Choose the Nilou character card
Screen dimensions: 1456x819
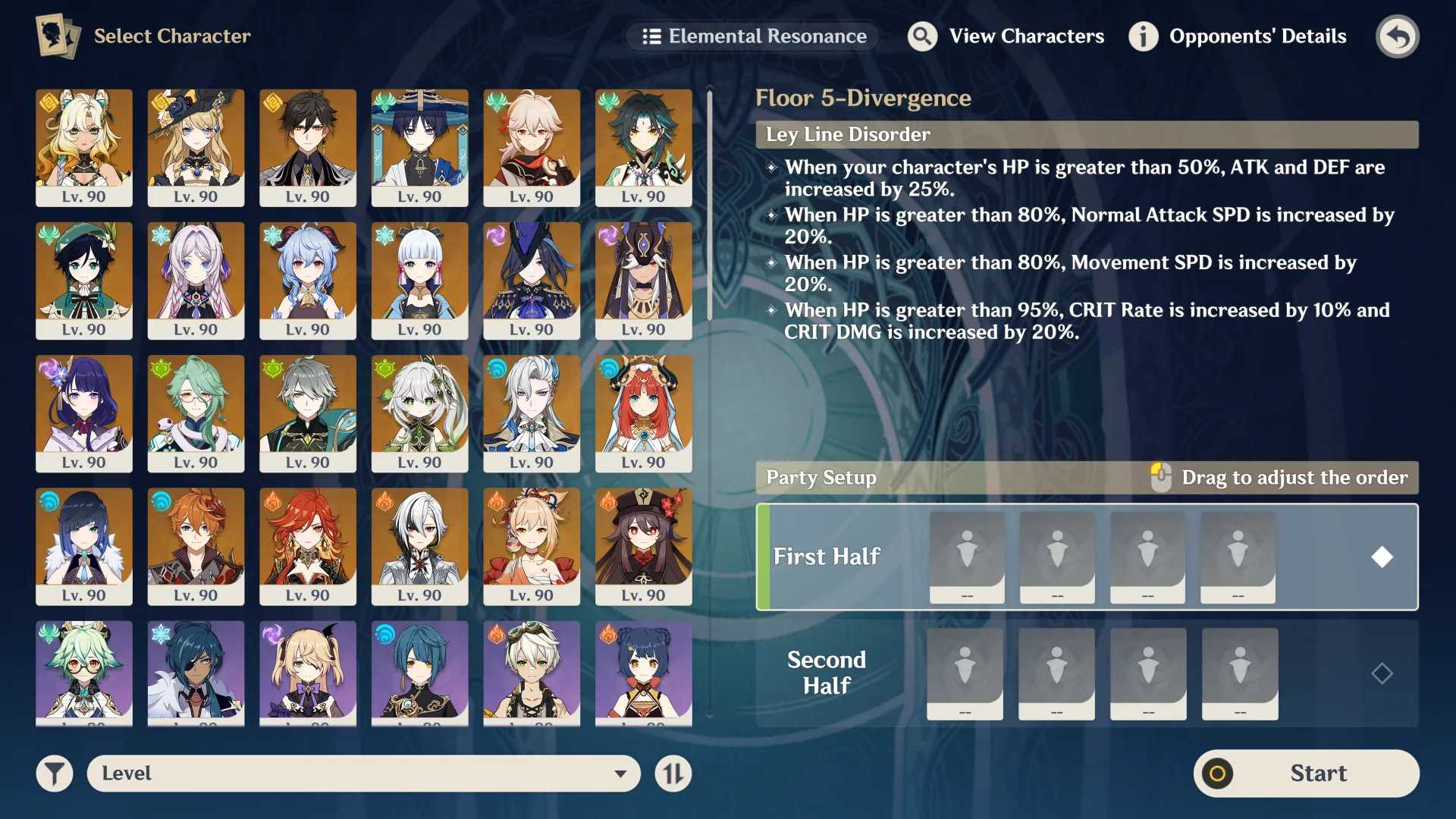[x=644, y=413]
